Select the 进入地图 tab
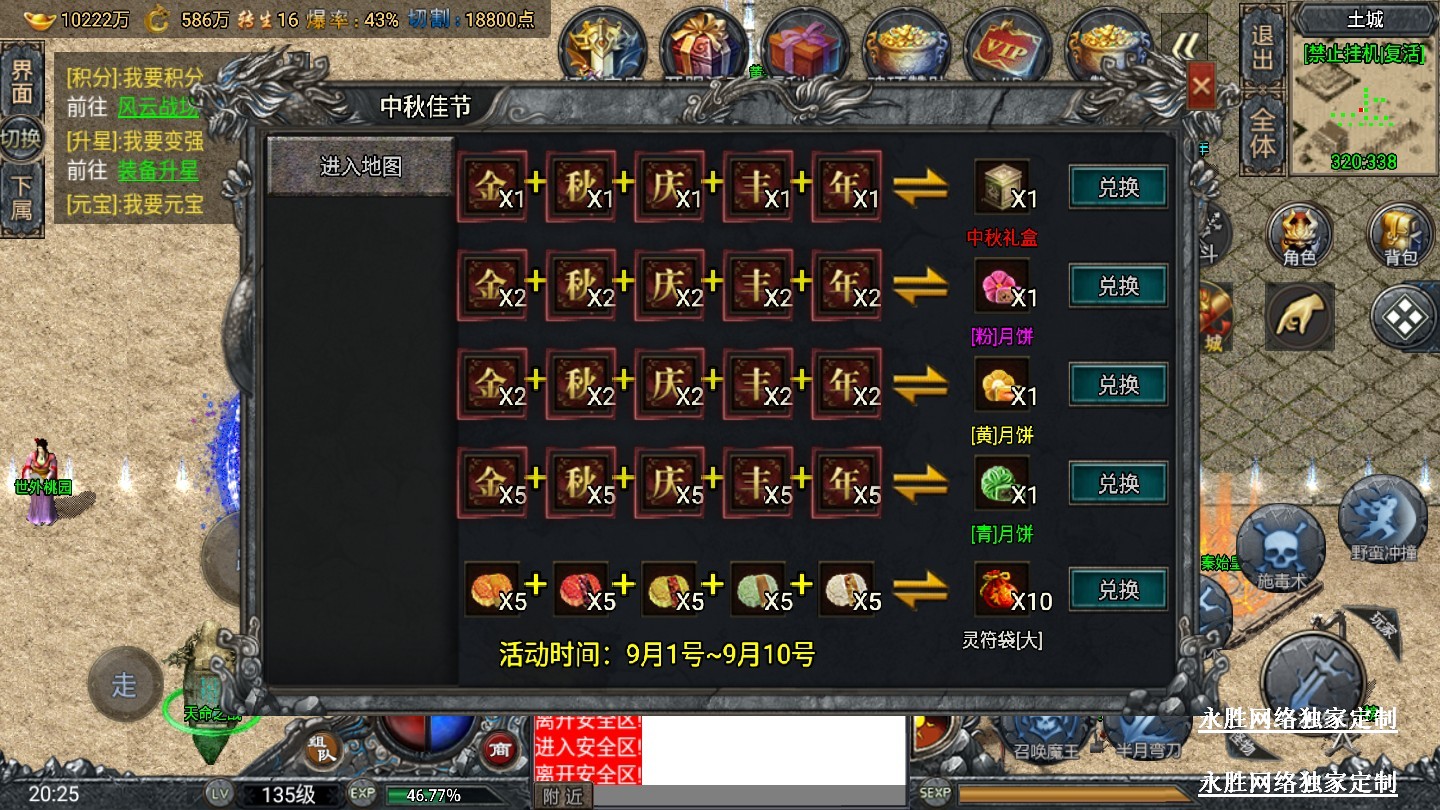The width and height of the screenshot is (1440, 810). 360,166
